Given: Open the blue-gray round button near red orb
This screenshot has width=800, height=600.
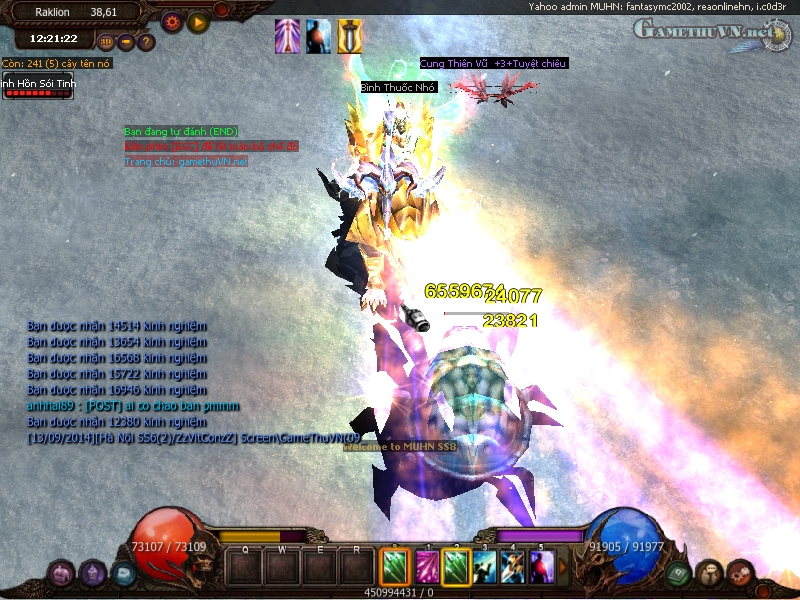Looking at the screenshot, I should click(x=123, y=573).
